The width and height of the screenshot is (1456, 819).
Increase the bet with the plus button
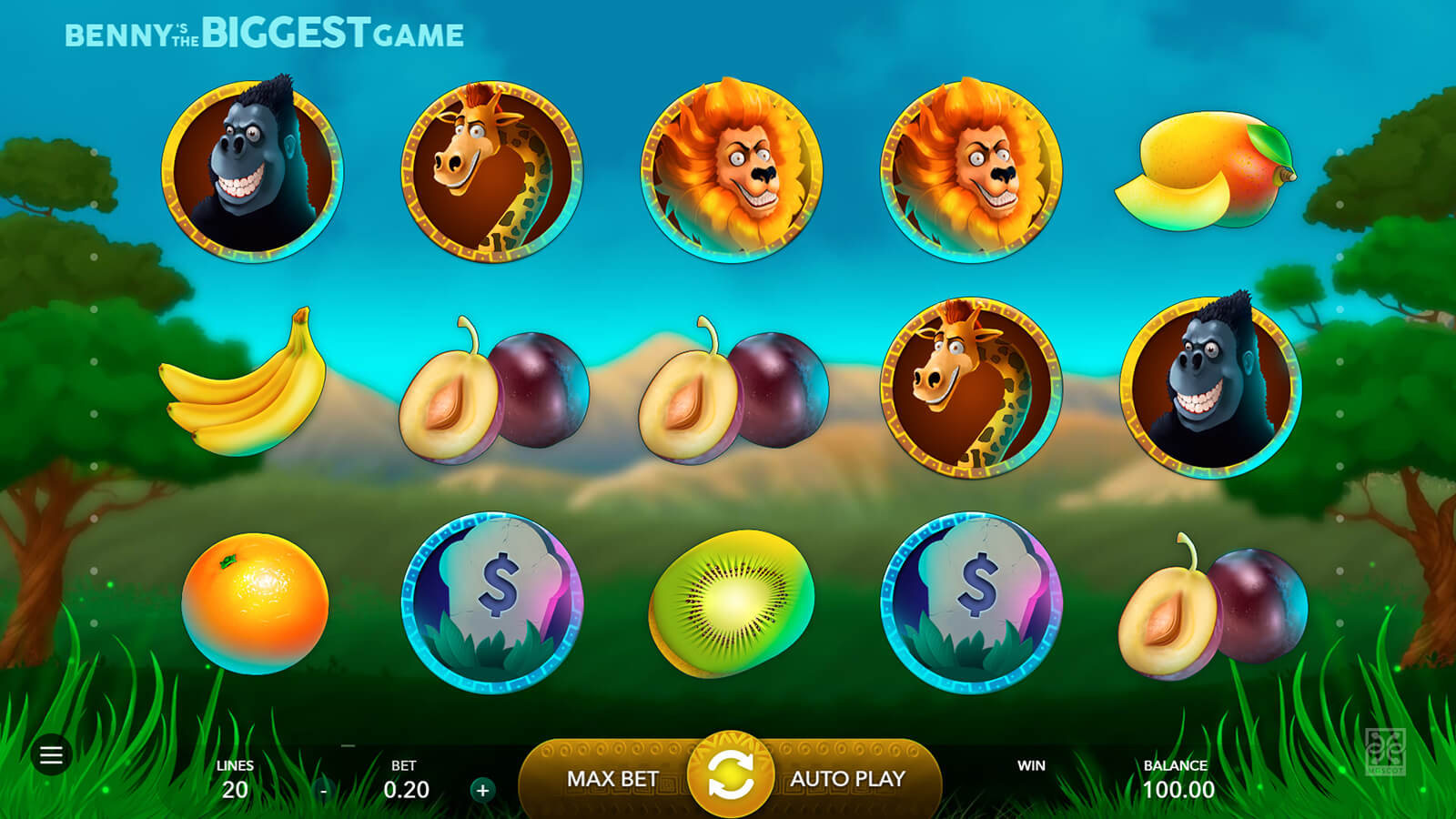pyautogui.click(x=482, y=790)
